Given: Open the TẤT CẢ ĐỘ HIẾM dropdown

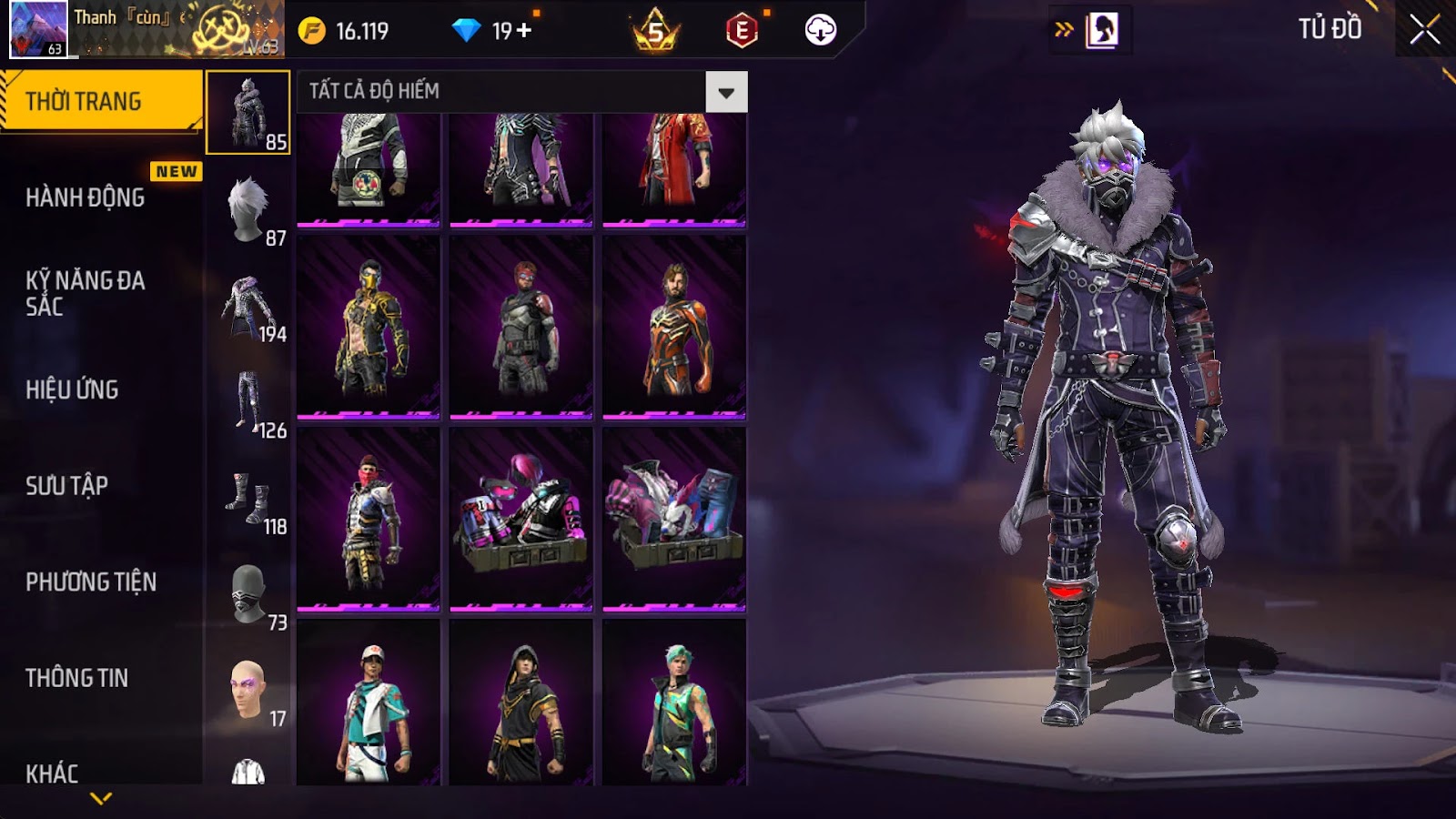Looking at the screenshot, I should (726, 92).
